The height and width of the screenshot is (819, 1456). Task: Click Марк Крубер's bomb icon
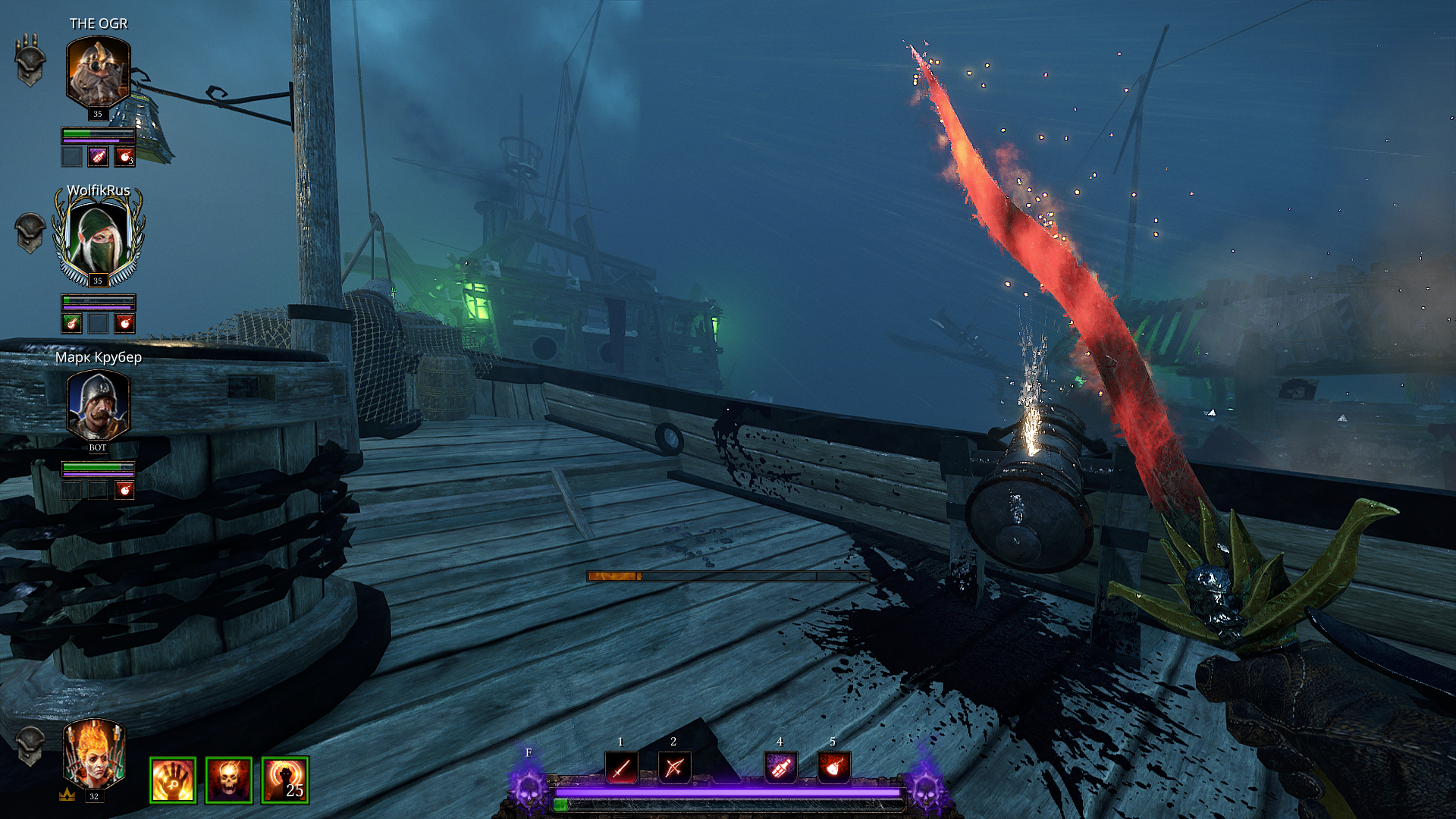(x=124, y=491)
